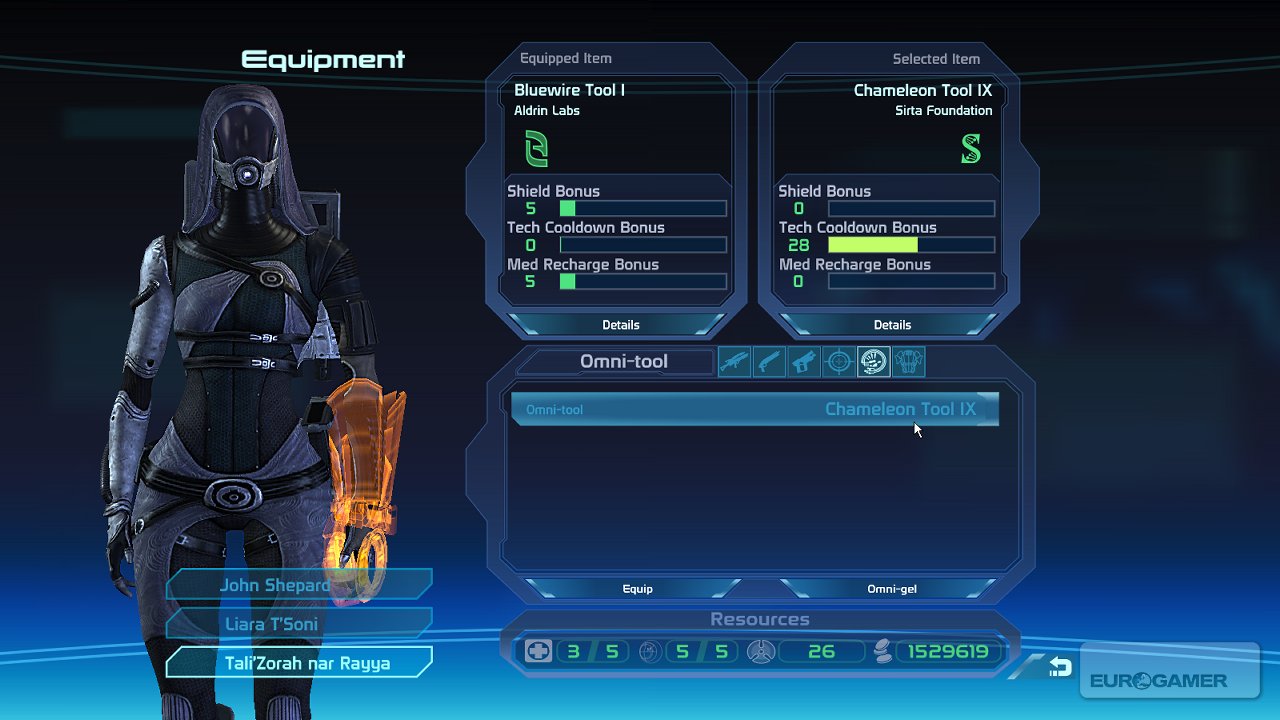Convert the item with the Omni-gel button
This screenshot has width=1280, height=720.
892,589
